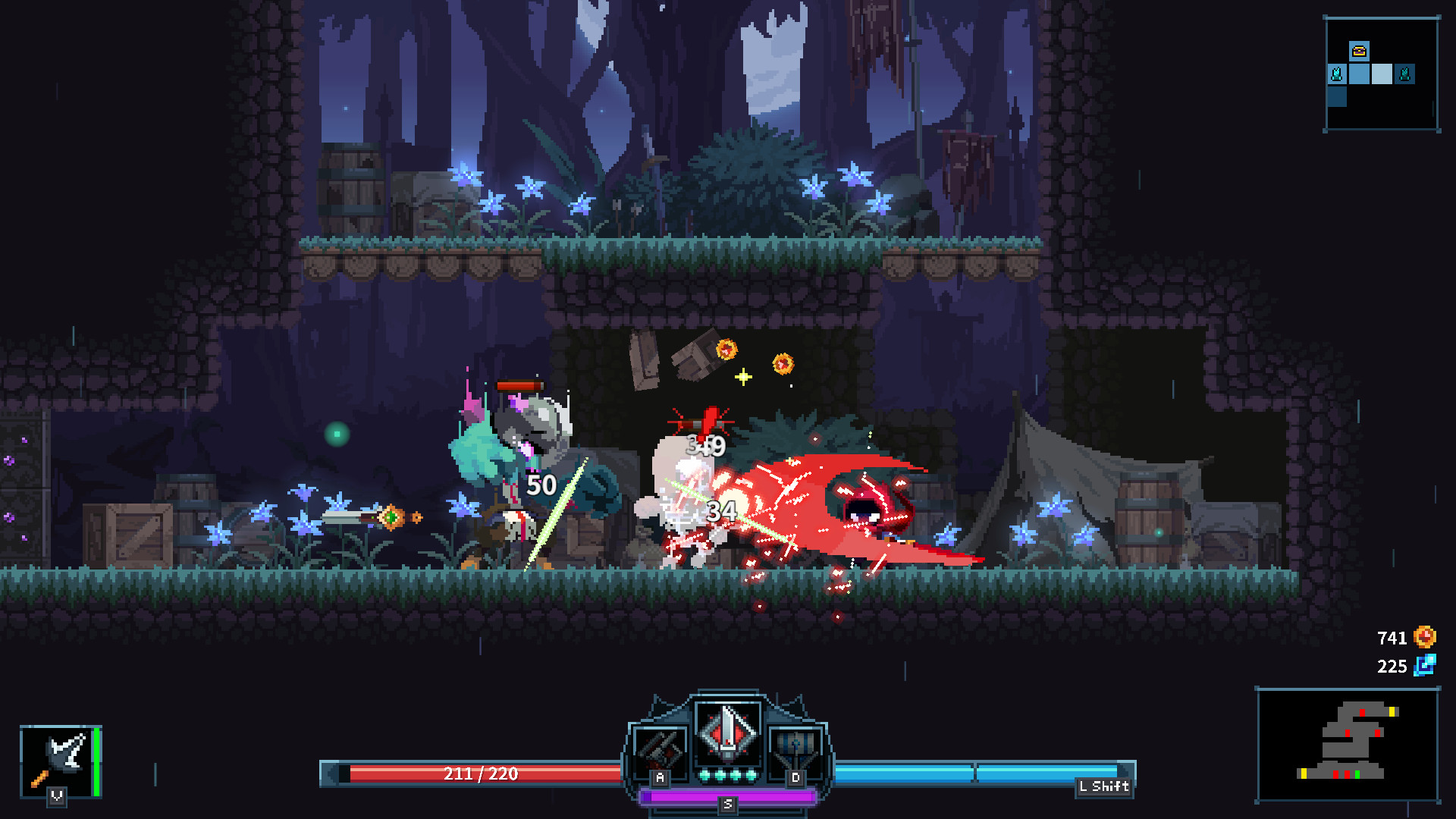
Task: Click the central sword-and-shield character portrait
Action: 728,733
